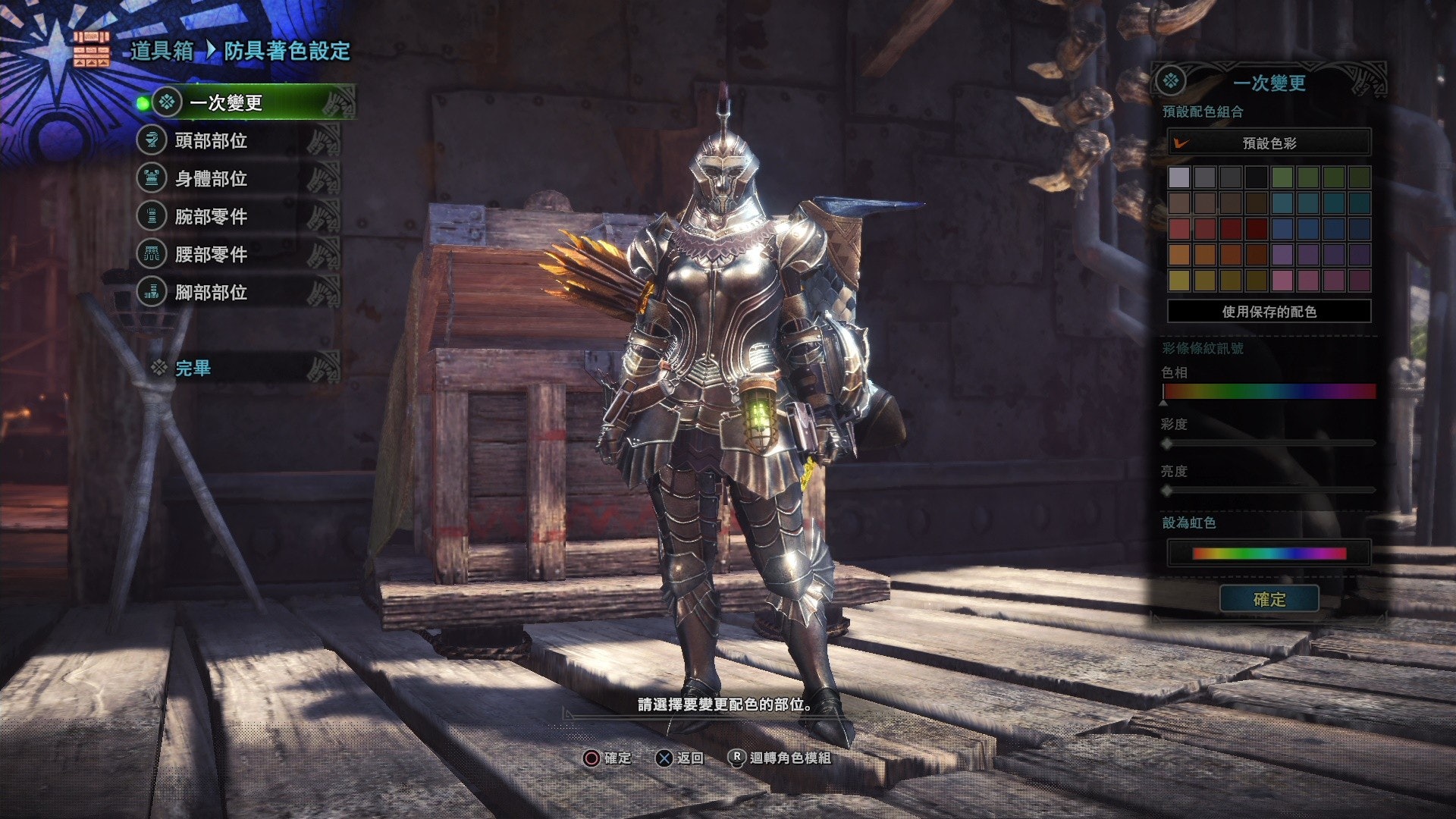Viewport: 1456px width, 819px height.
Task: Activate the 設為虹色 rainbow color bar
Action: tap(1269, 553)
